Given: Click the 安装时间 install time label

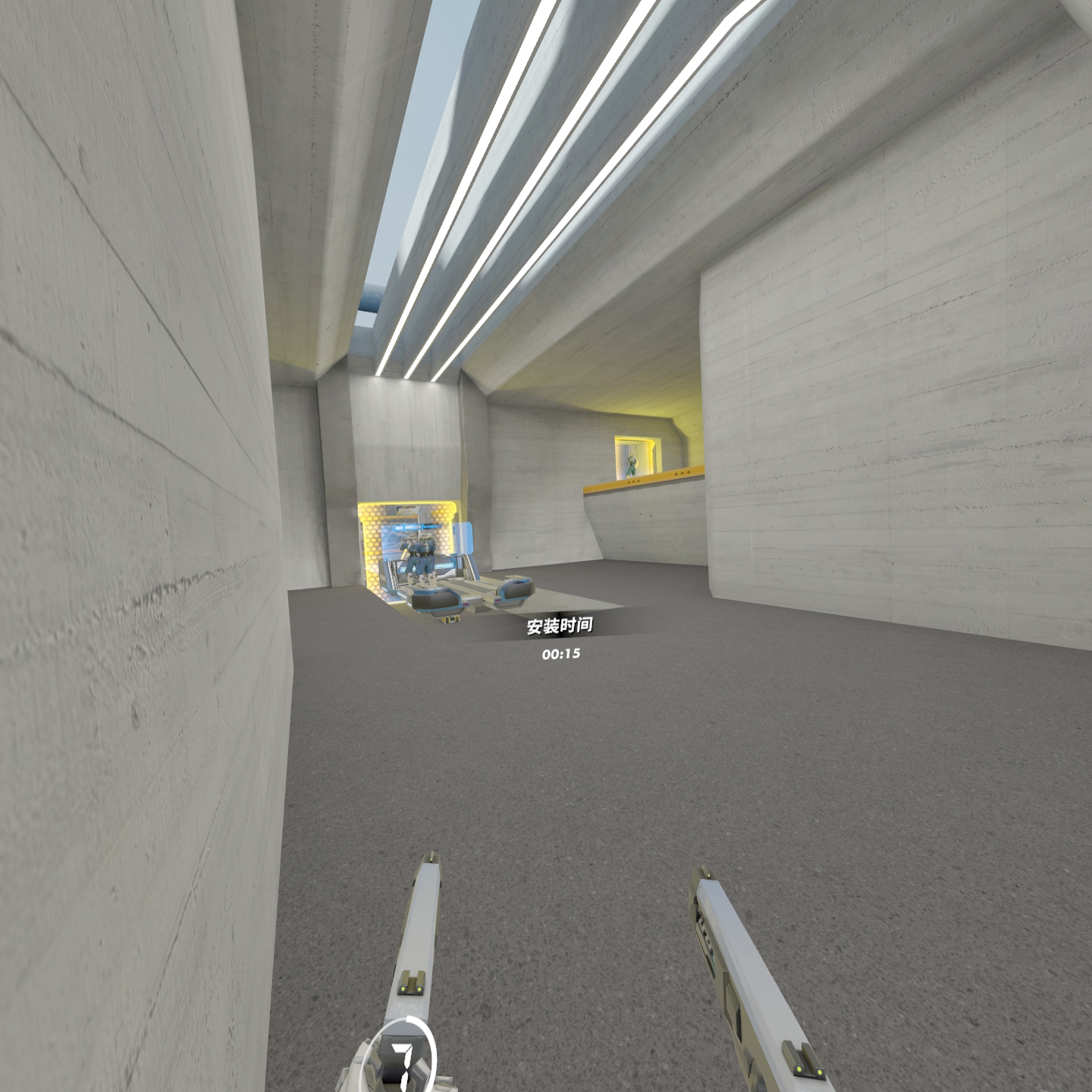Looking at the screenshot, I should coord(561,626).
